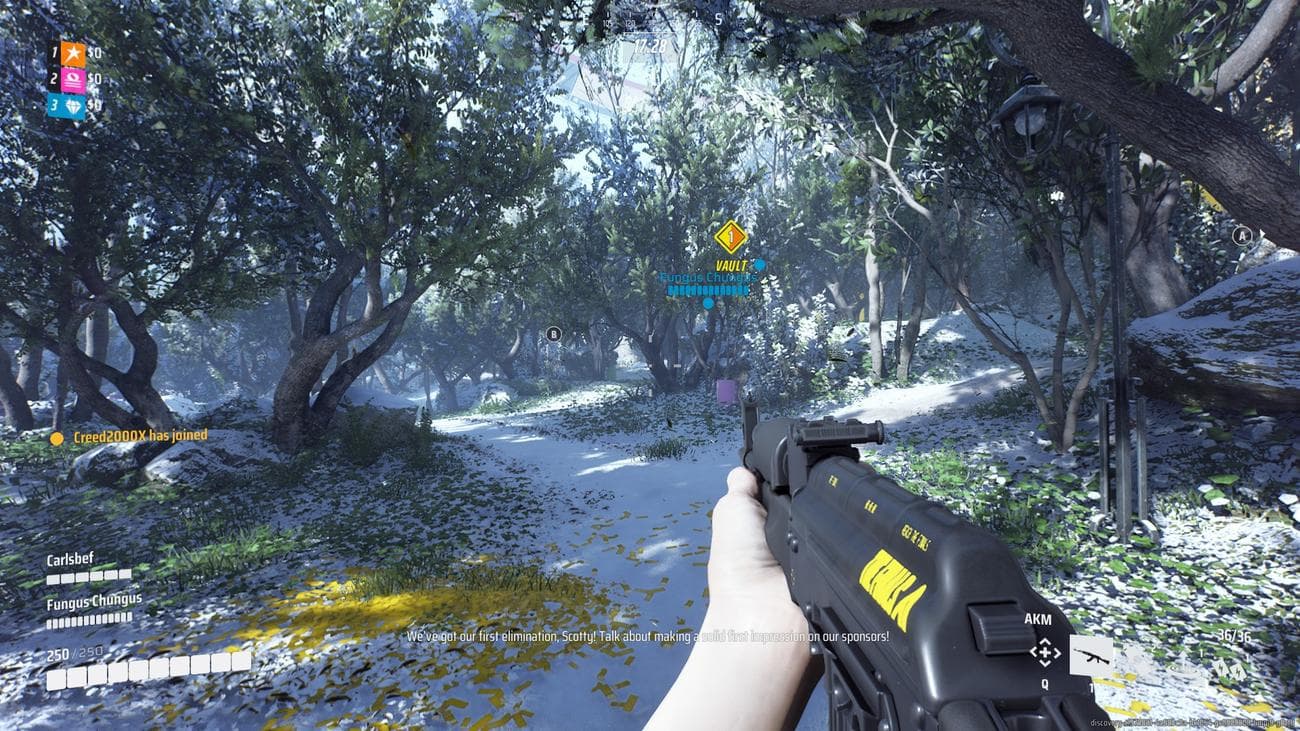
Task: Toggle the waypoint marker A on the right
Action: (1240, 236)
